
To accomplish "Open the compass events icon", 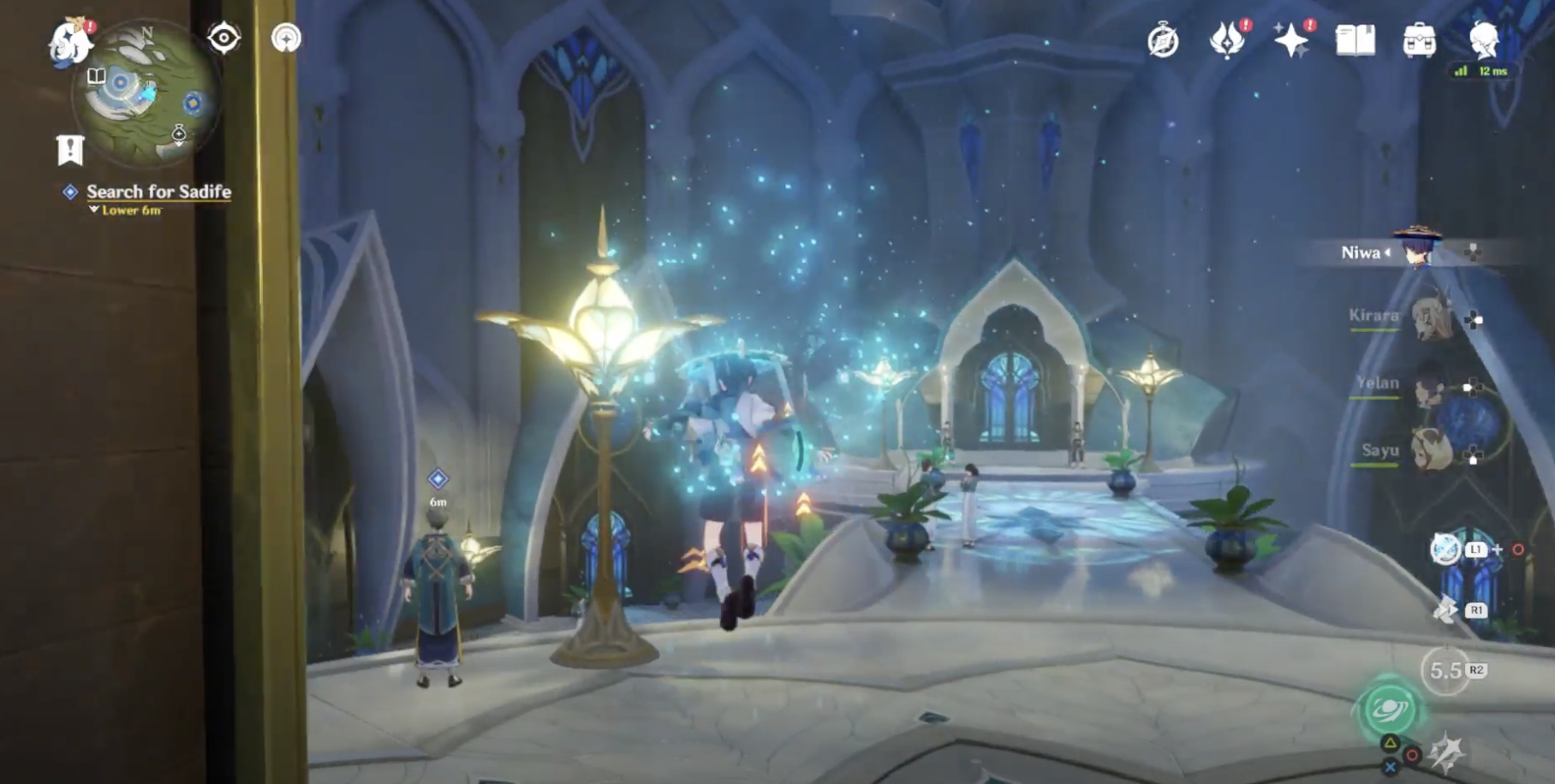I will click(1163, 40).
